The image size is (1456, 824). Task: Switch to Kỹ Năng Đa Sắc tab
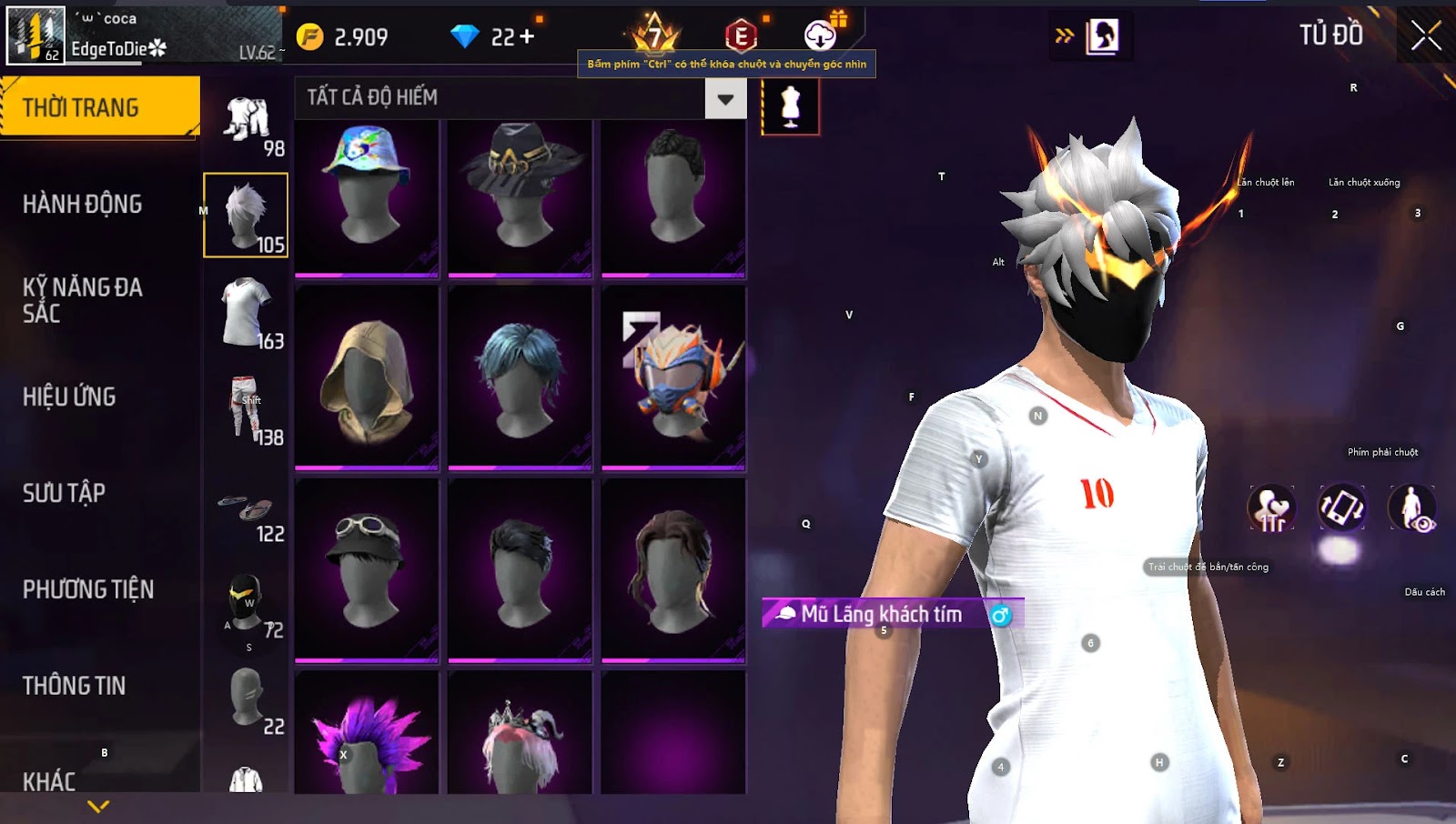83,300
